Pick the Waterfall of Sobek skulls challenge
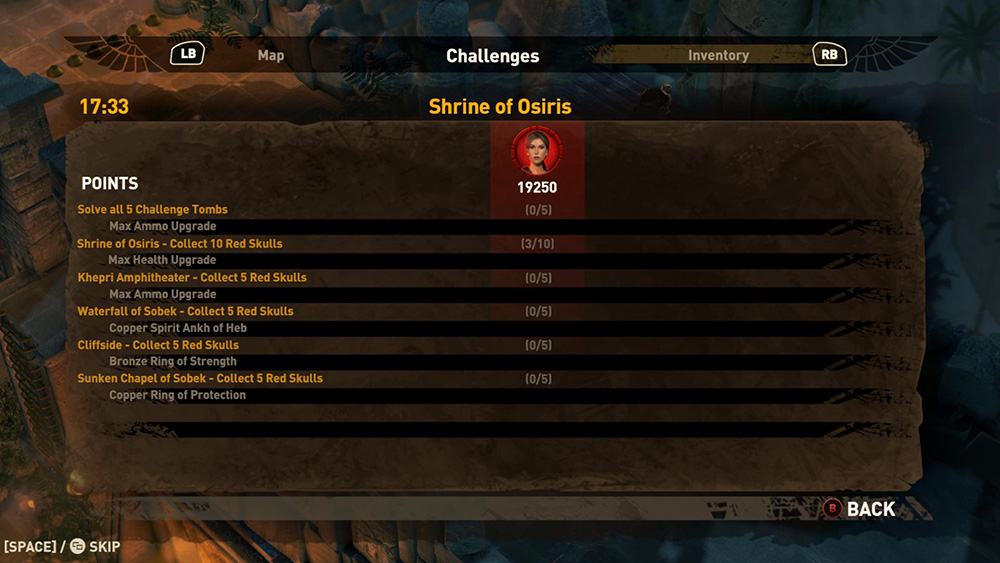This screenshot has height=563, width=1000. tap(186, 312)
